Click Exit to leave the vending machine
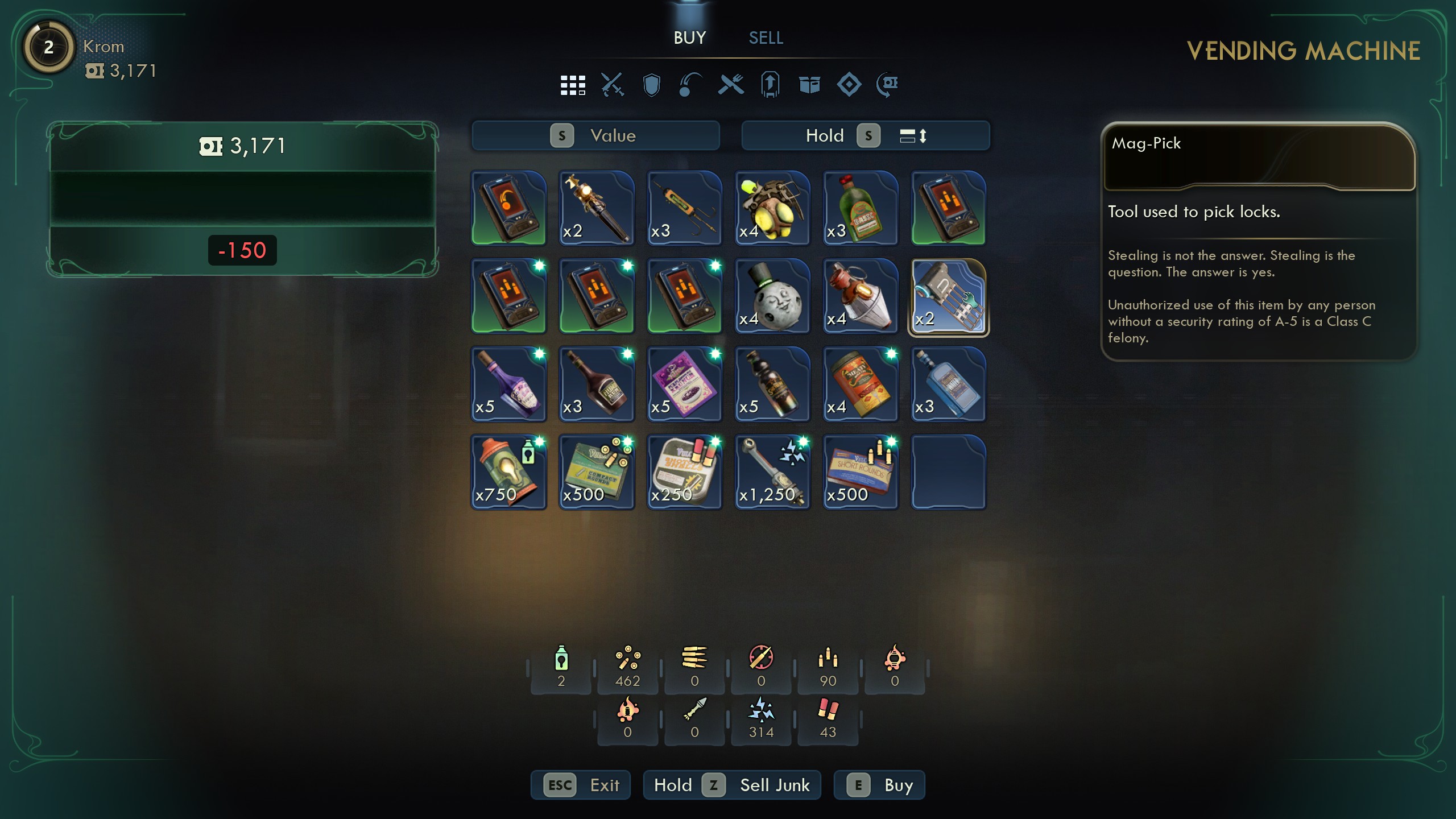Image resolution: width=1456 pixels, height=819 pixels. tap(580, 785)
